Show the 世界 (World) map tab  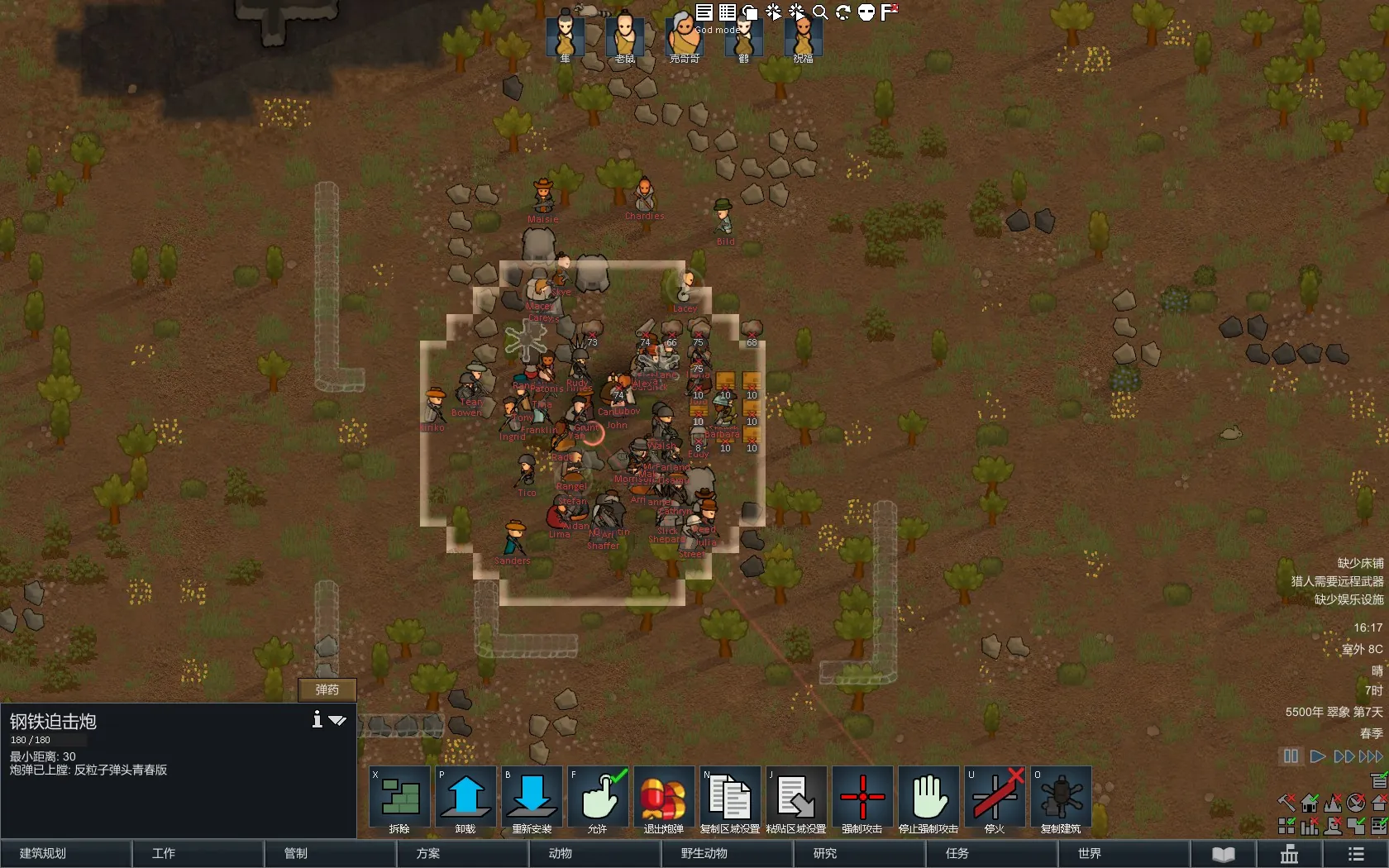tap(1090, 853)
